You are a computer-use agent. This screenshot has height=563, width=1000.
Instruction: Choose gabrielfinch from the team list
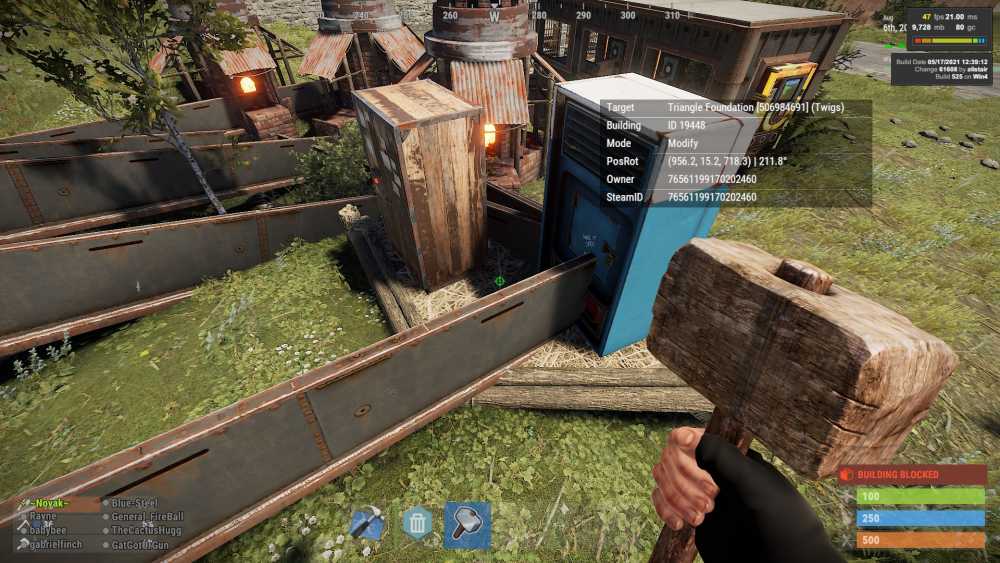57,545
